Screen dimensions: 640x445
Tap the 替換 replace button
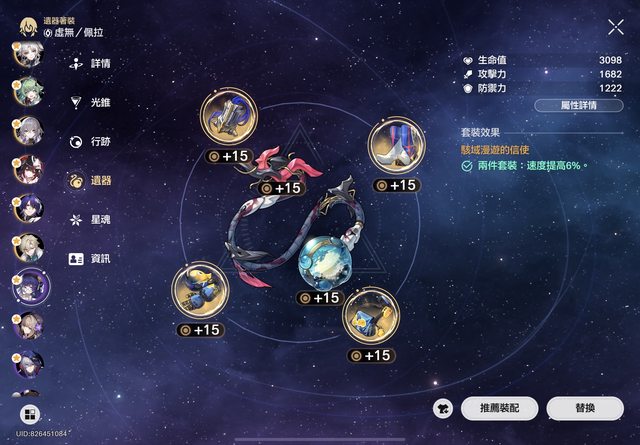pos(585,408)
